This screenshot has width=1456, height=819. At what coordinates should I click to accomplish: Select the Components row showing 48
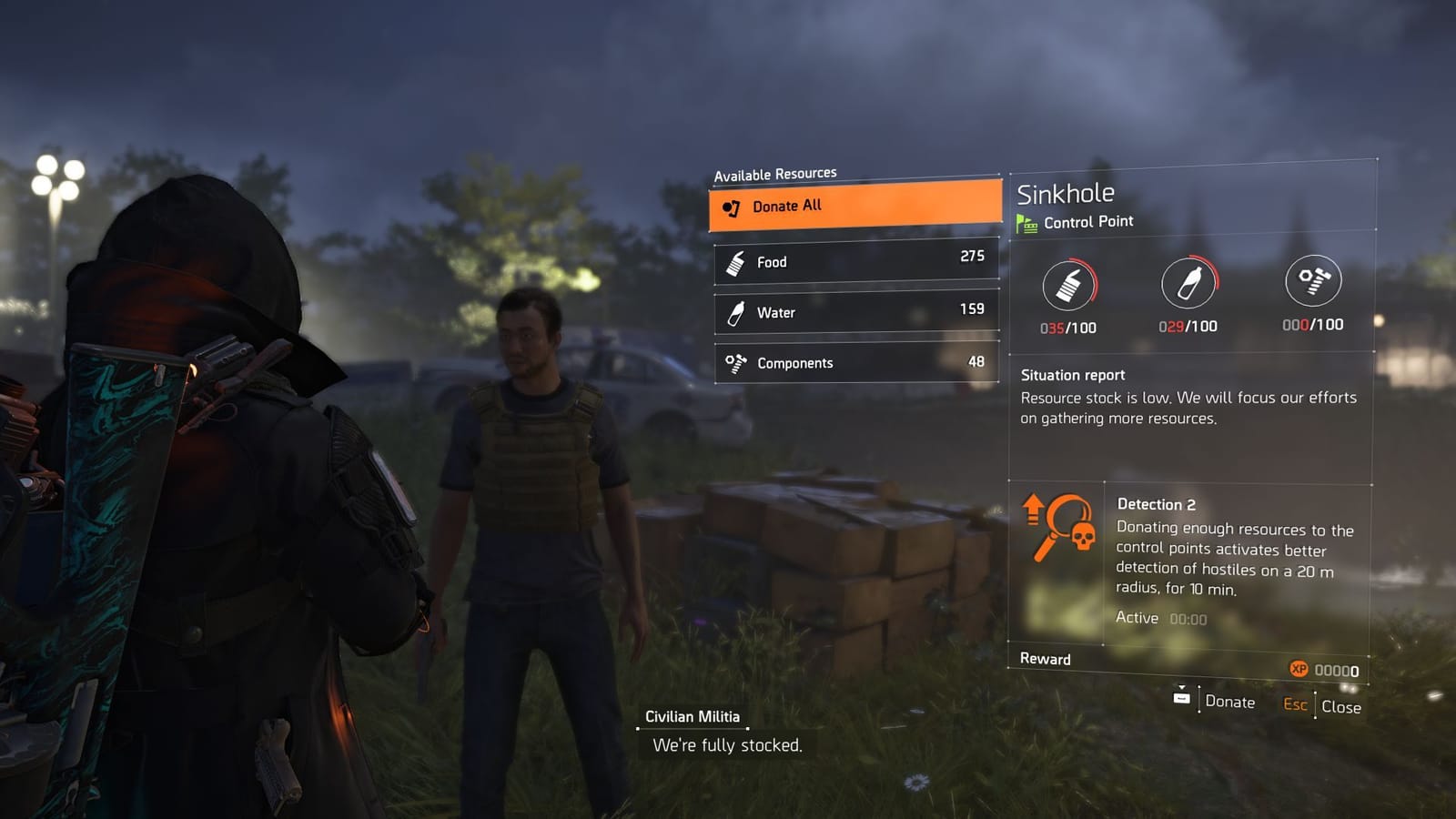[855, 362]
